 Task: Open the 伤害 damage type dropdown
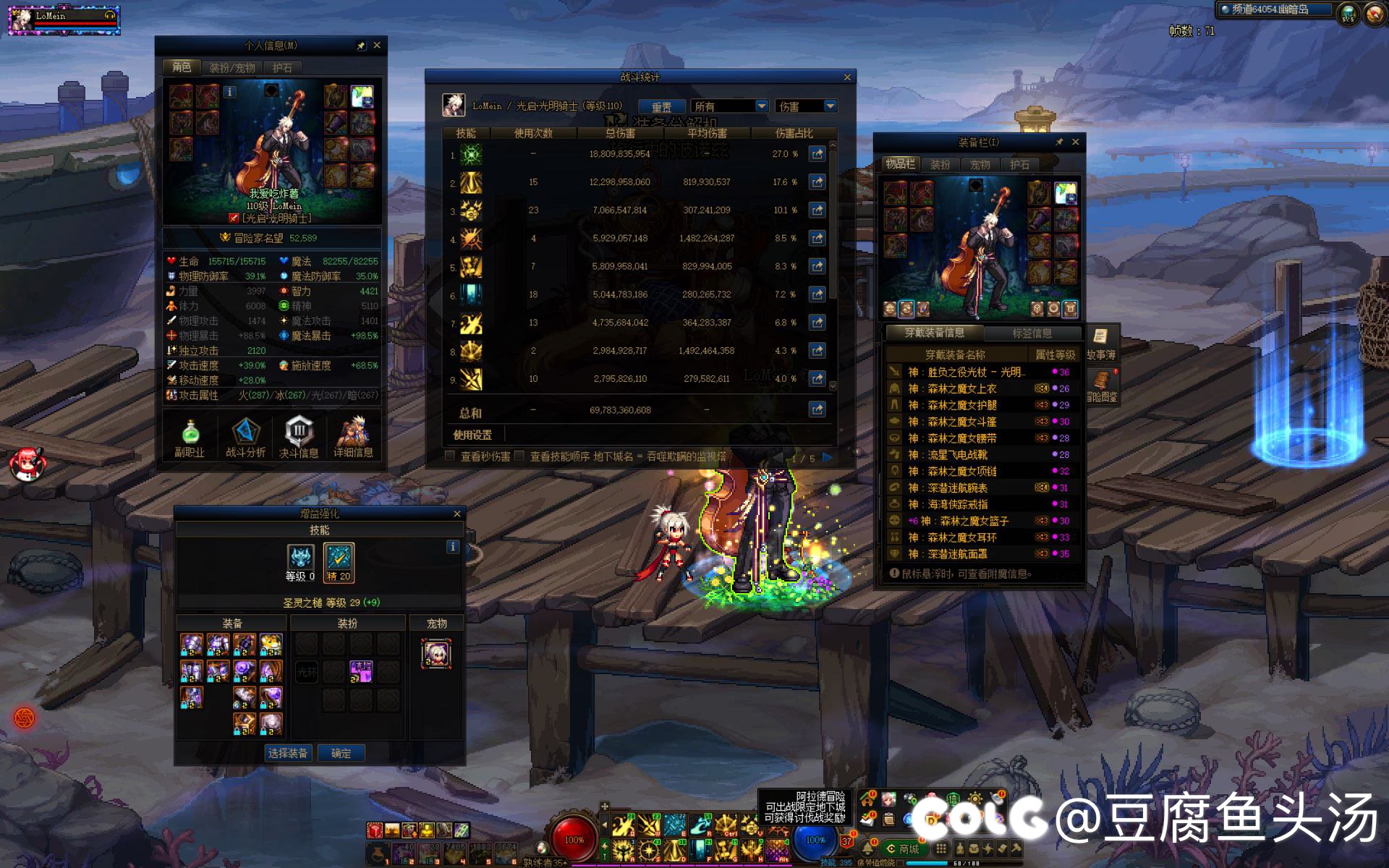click(x=807, y=106)
